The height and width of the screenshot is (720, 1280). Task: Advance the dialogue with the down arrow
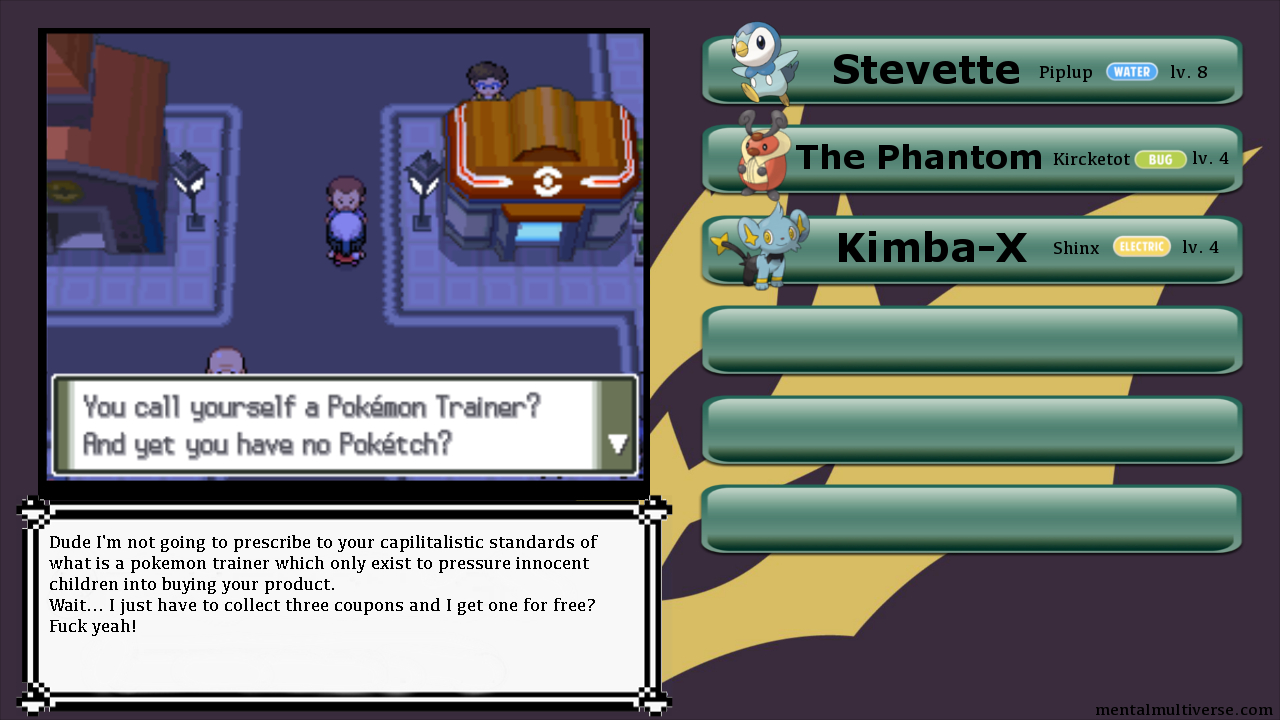tap(618, 444)
